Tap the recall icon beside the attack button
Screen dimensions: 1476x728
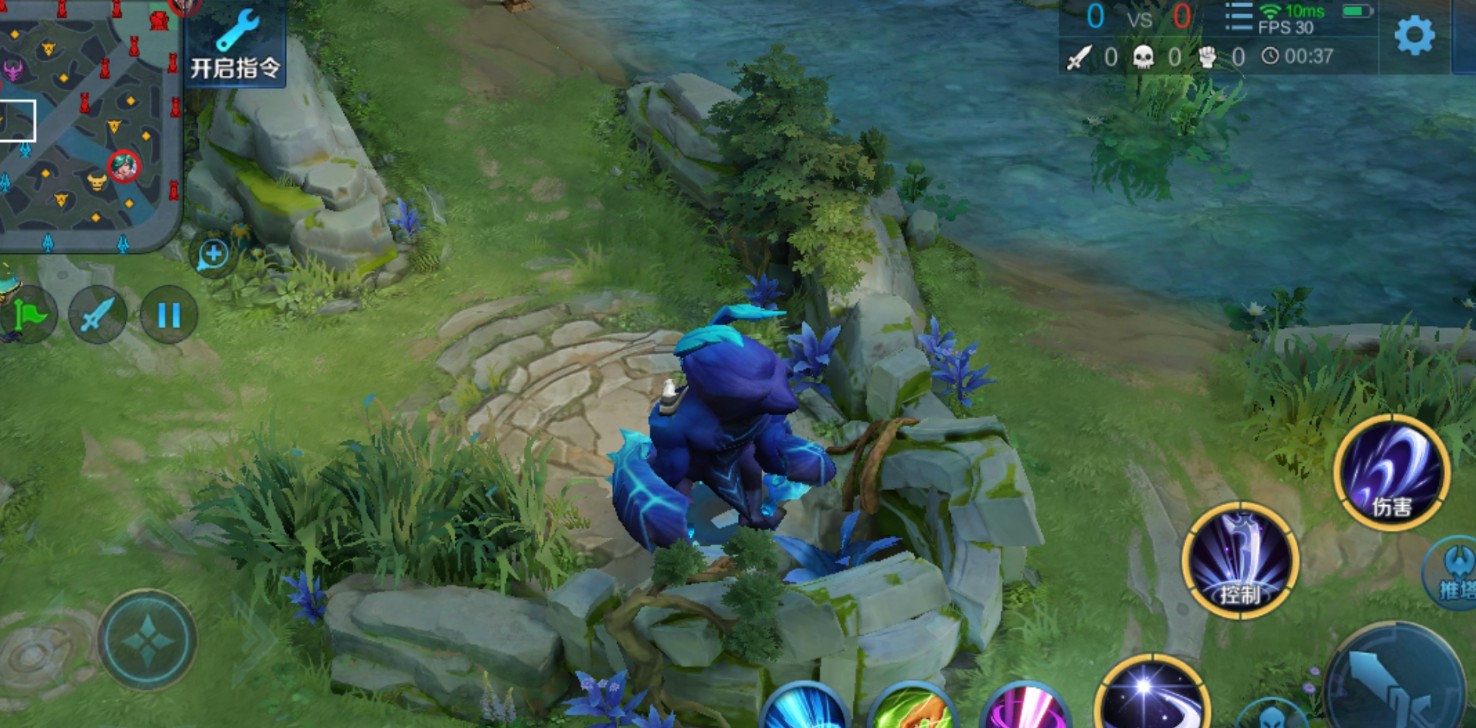(1270, 716)
